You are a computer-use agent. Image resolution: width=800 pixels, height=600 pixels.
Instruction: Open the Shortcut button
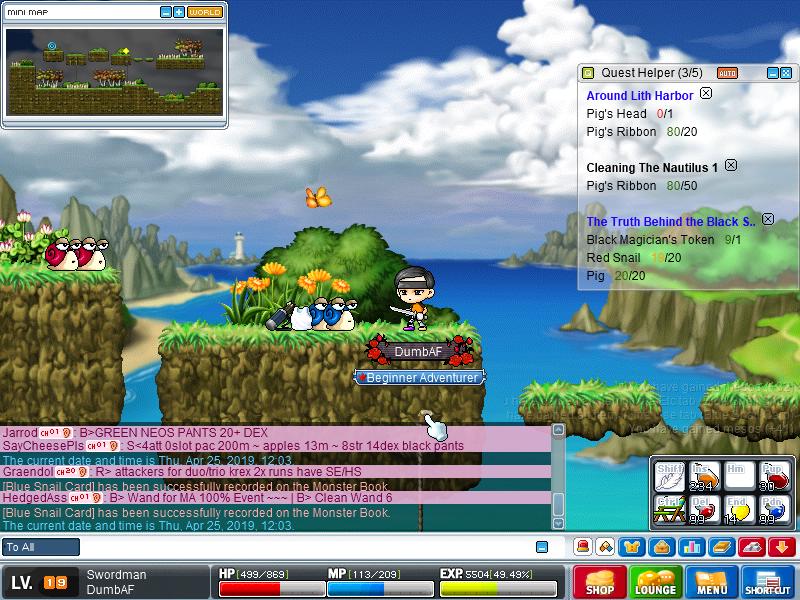(x=768, y=582)
